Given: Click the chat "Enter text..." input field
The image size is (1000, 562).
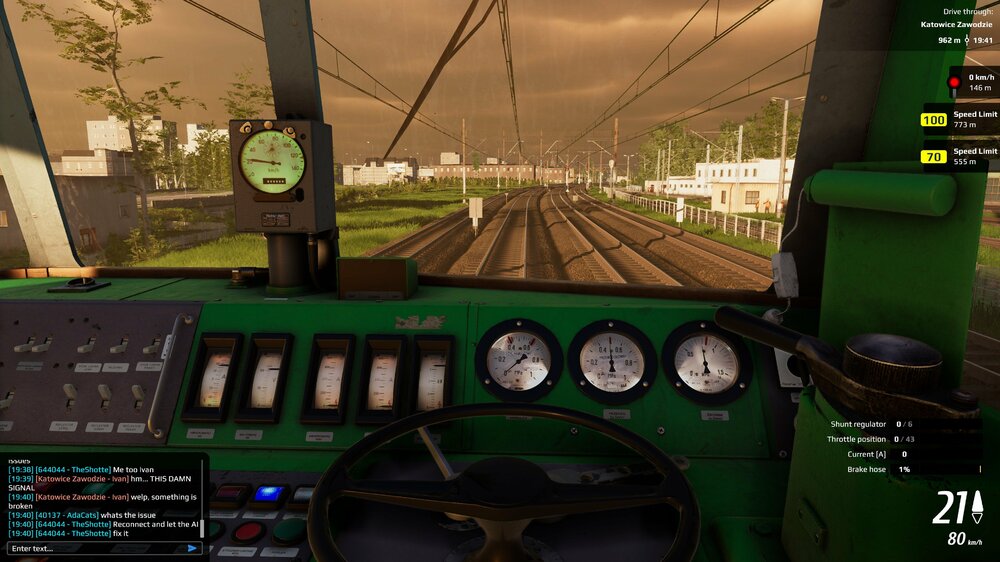Looking at the screenshot, I should click(95, 548).
